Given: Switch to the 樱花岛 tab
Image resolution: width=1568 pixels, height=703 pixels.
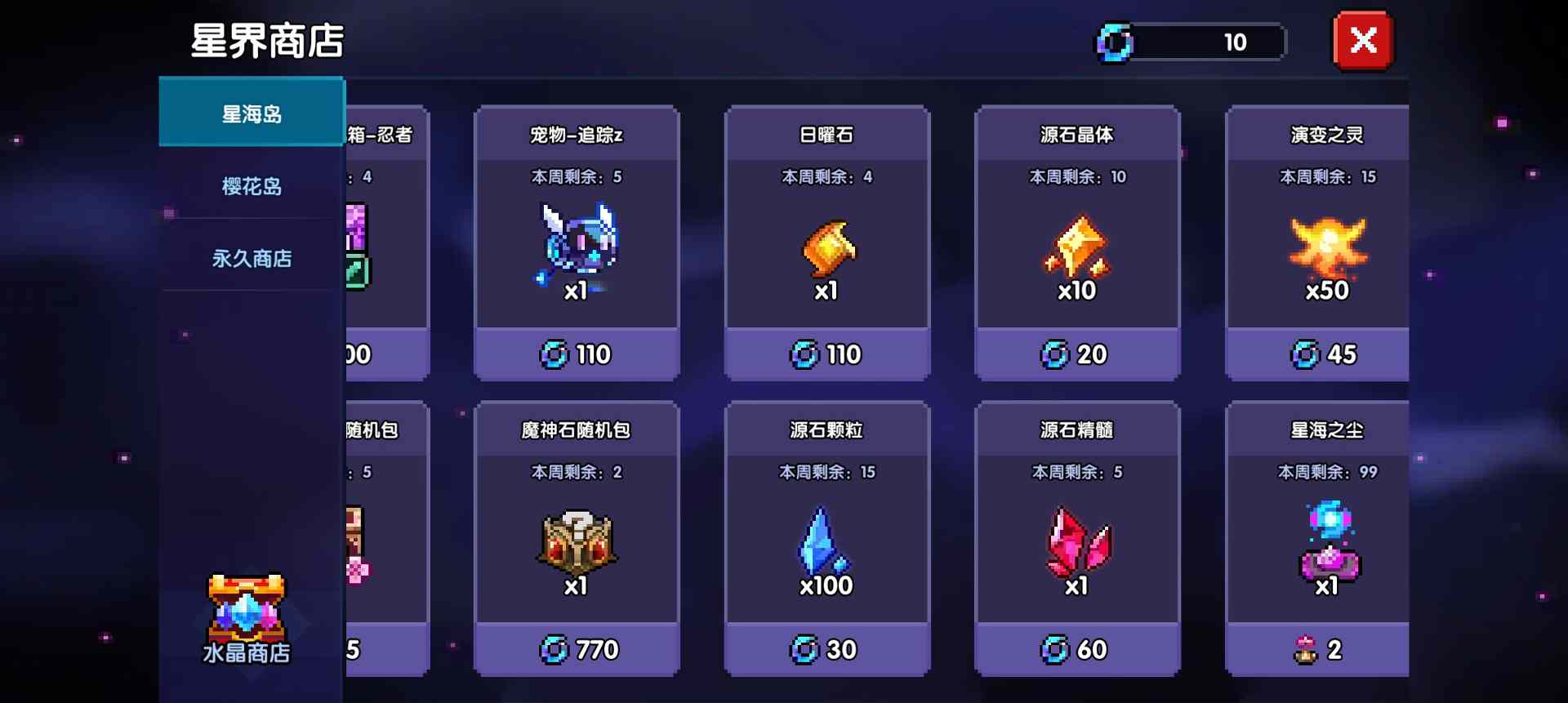Looking at the screenshot, I should [x=251, y=185].
